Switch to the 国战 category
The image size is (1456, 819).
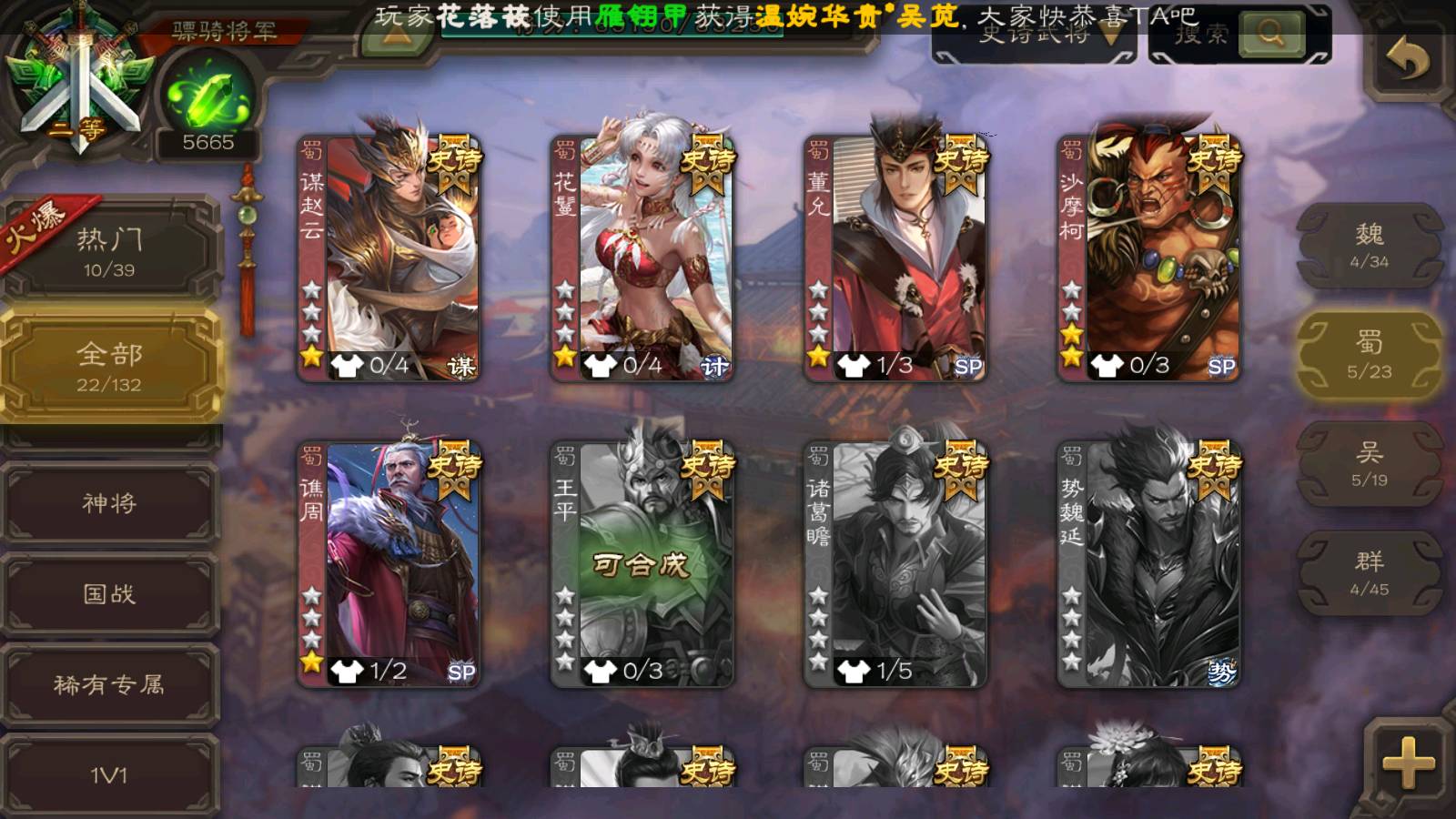(x=109, y=593)
